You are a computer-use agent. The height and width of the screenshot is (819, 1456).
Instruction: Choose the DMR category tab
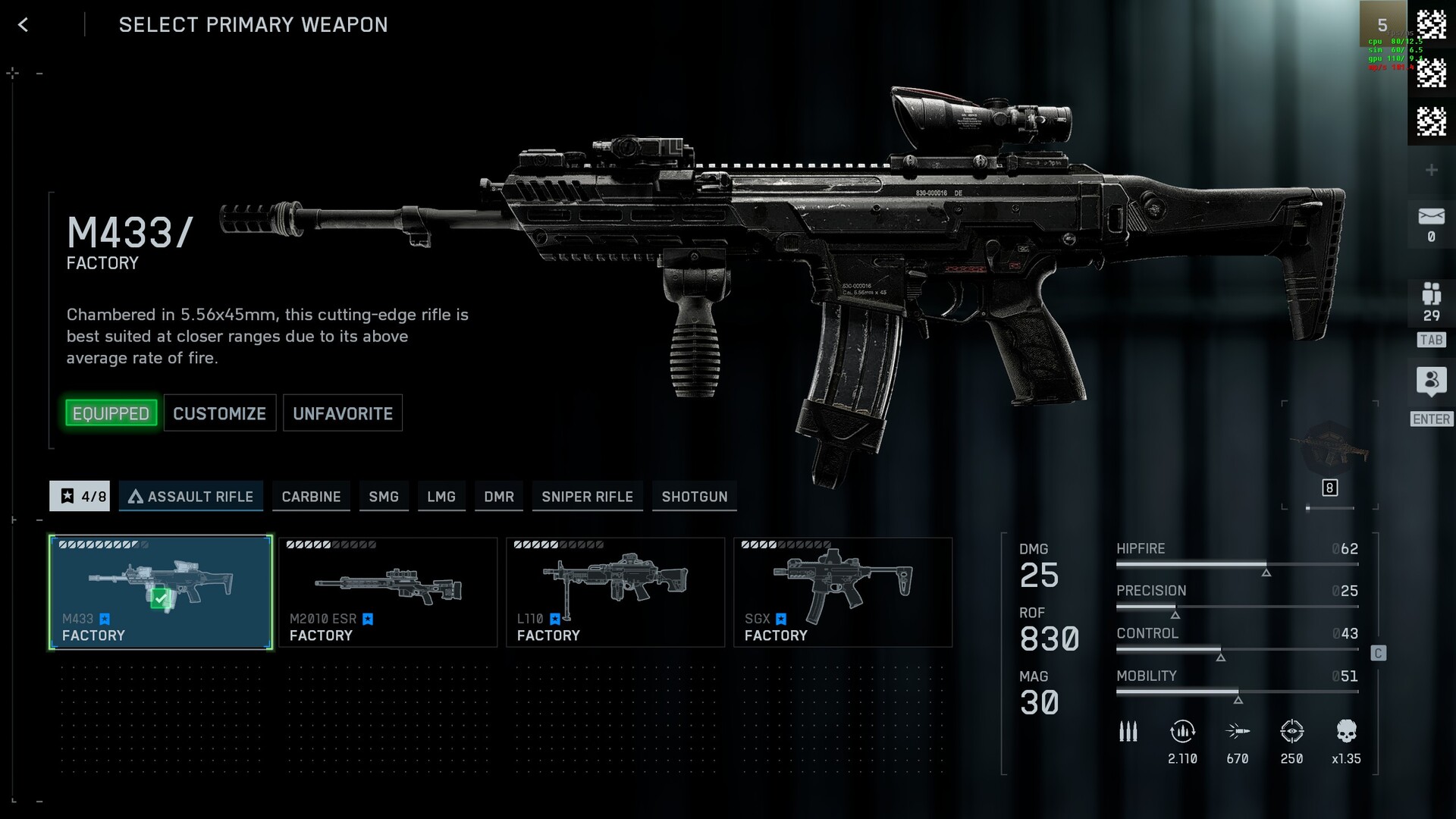tap(499, 496)
